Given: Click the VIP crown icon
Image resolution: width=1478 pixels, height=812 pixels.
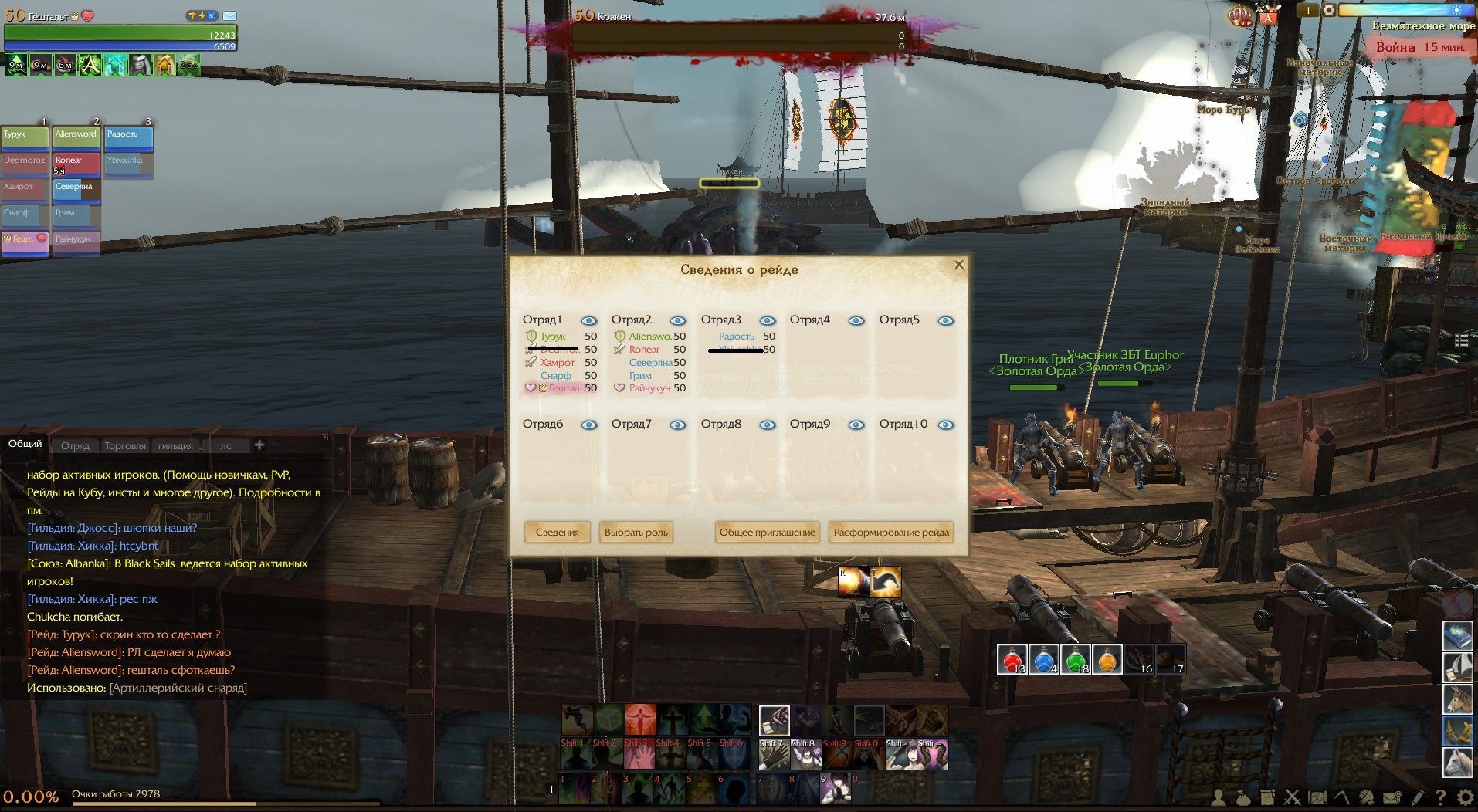Looking at the screenshot, I should tap(1240, 16).
